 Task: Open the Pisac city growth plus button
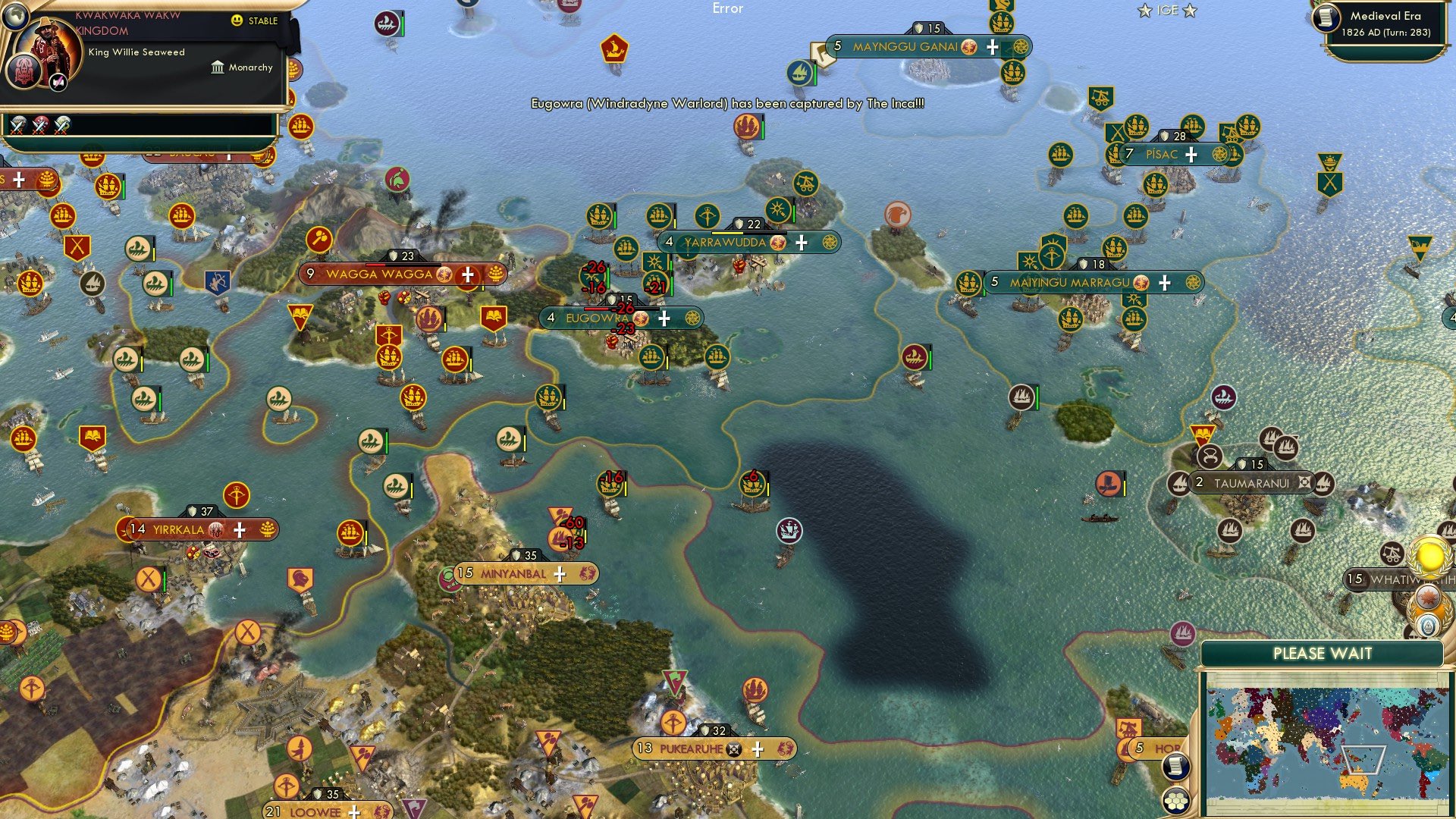[x=1191, y=154]
